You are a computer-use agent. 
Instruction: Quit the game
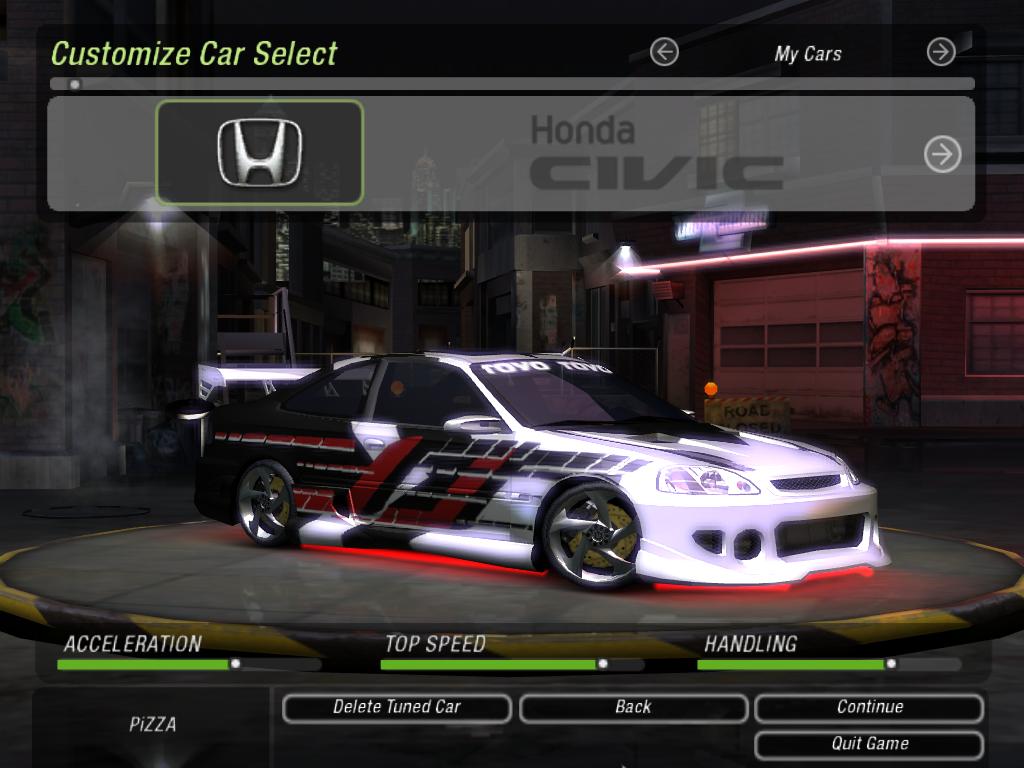click(x=869, y=744)
